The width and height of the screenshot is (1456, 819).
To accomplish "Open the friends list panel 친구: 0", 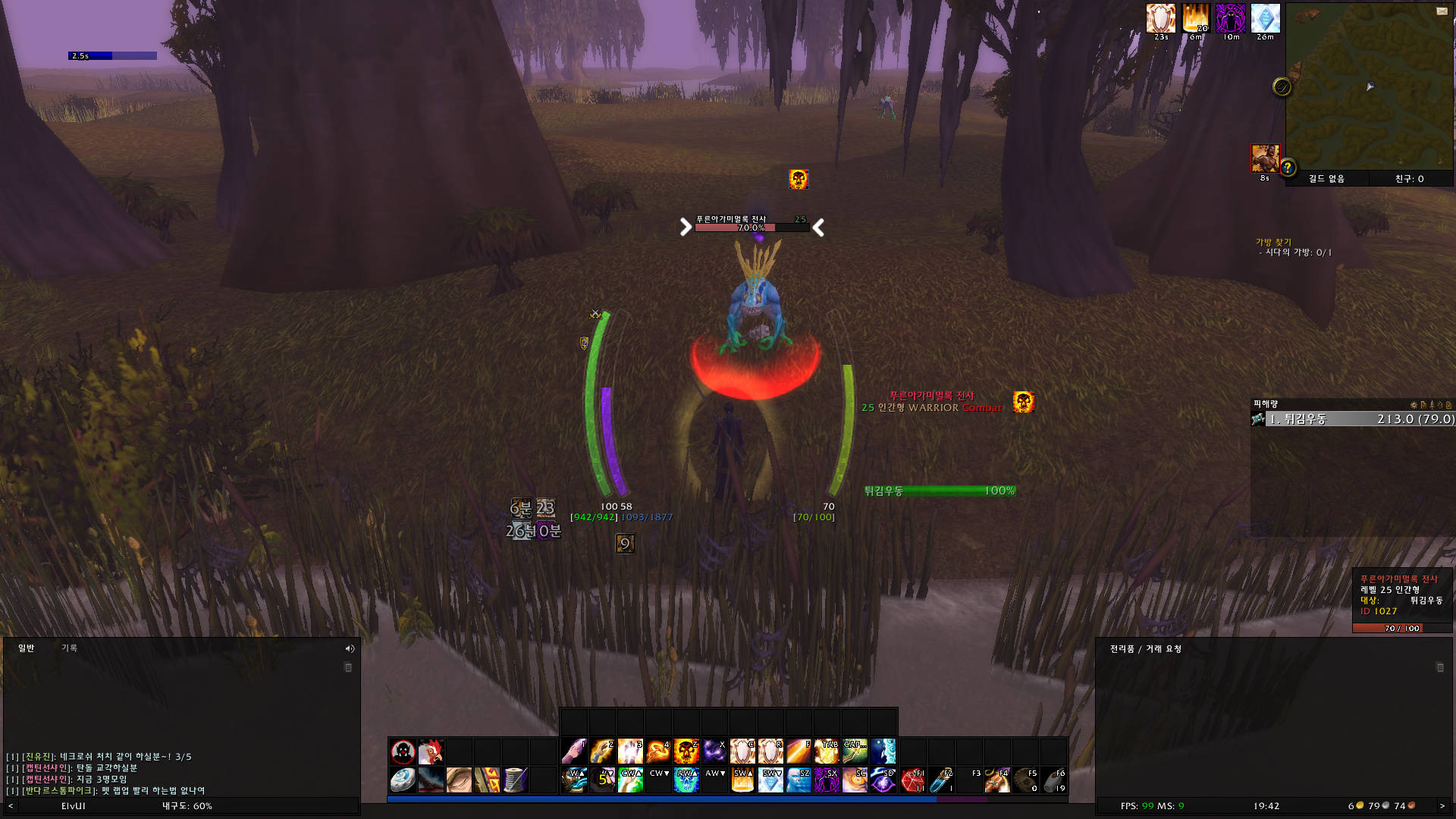I will [1409, 179].
